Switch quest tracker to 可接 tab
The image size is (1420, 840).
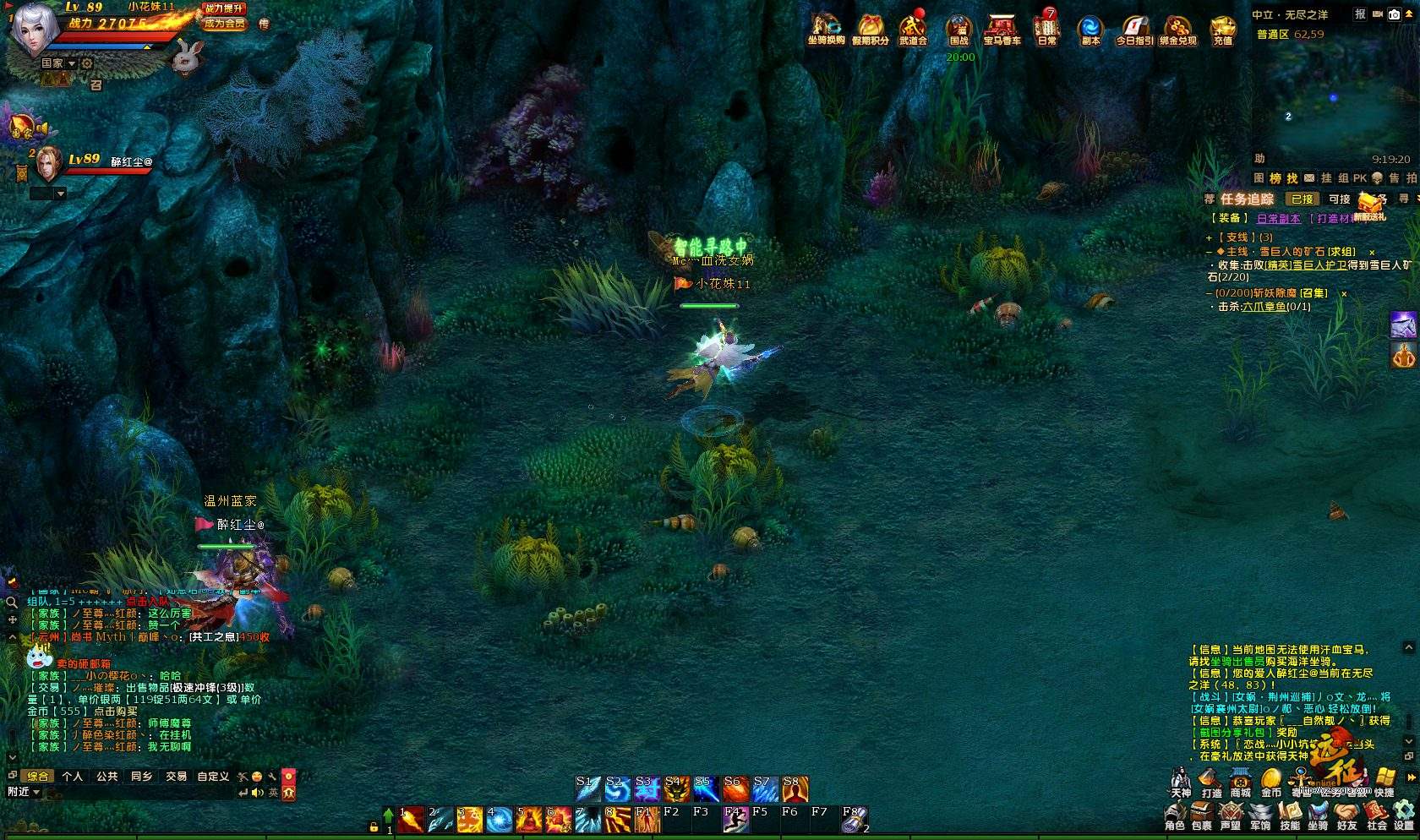(x=1340, y=199)
